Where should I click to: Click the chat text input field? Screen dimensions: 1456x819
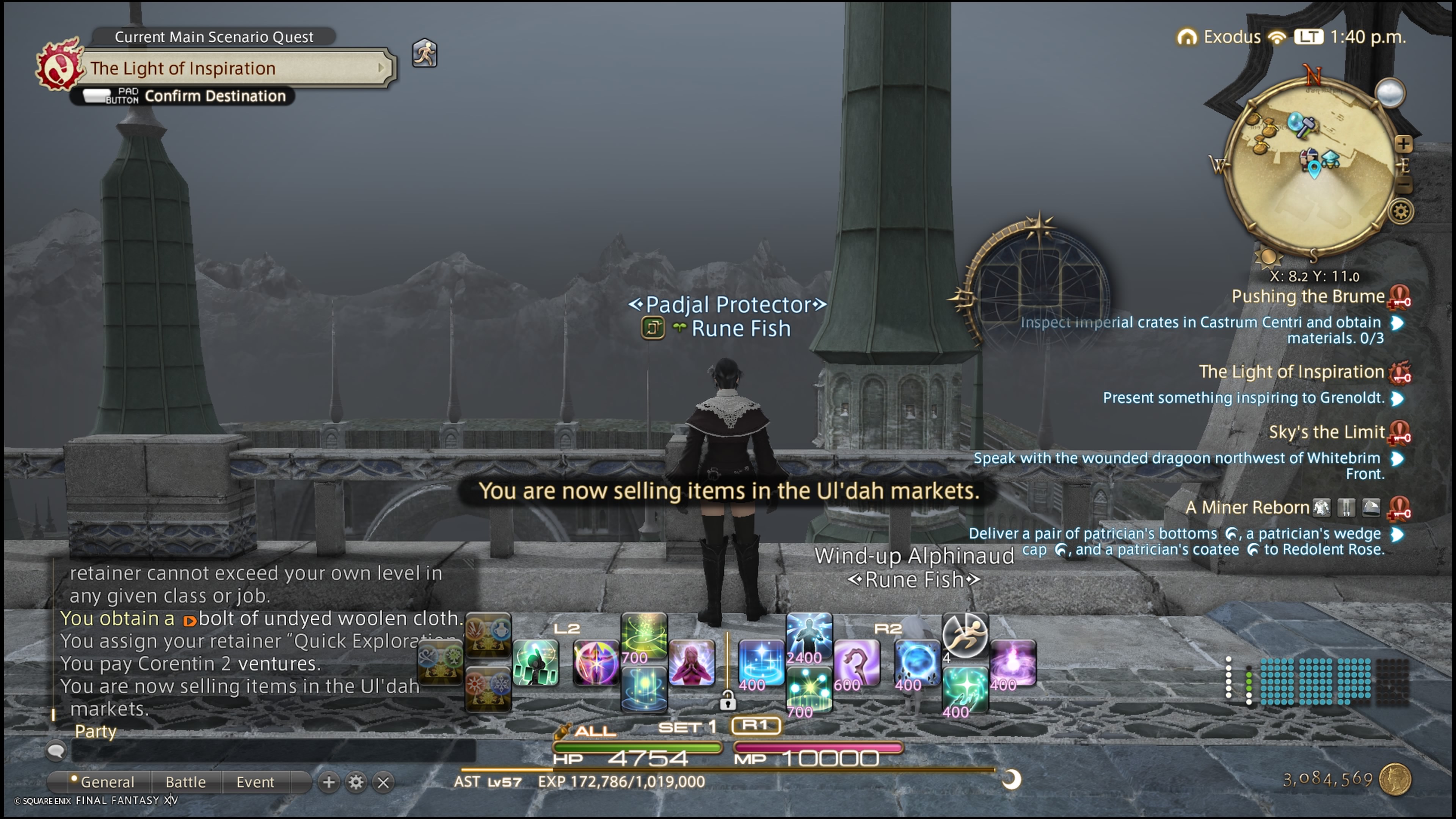271,751
